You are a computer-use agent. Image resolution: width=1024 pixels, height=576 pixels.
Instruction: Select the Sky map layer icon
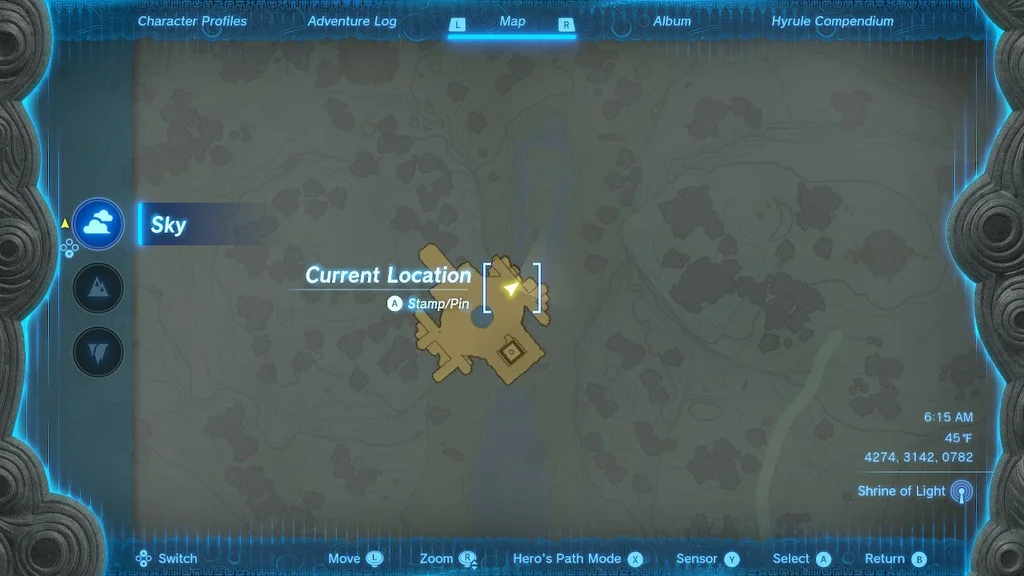coord(98,225)
